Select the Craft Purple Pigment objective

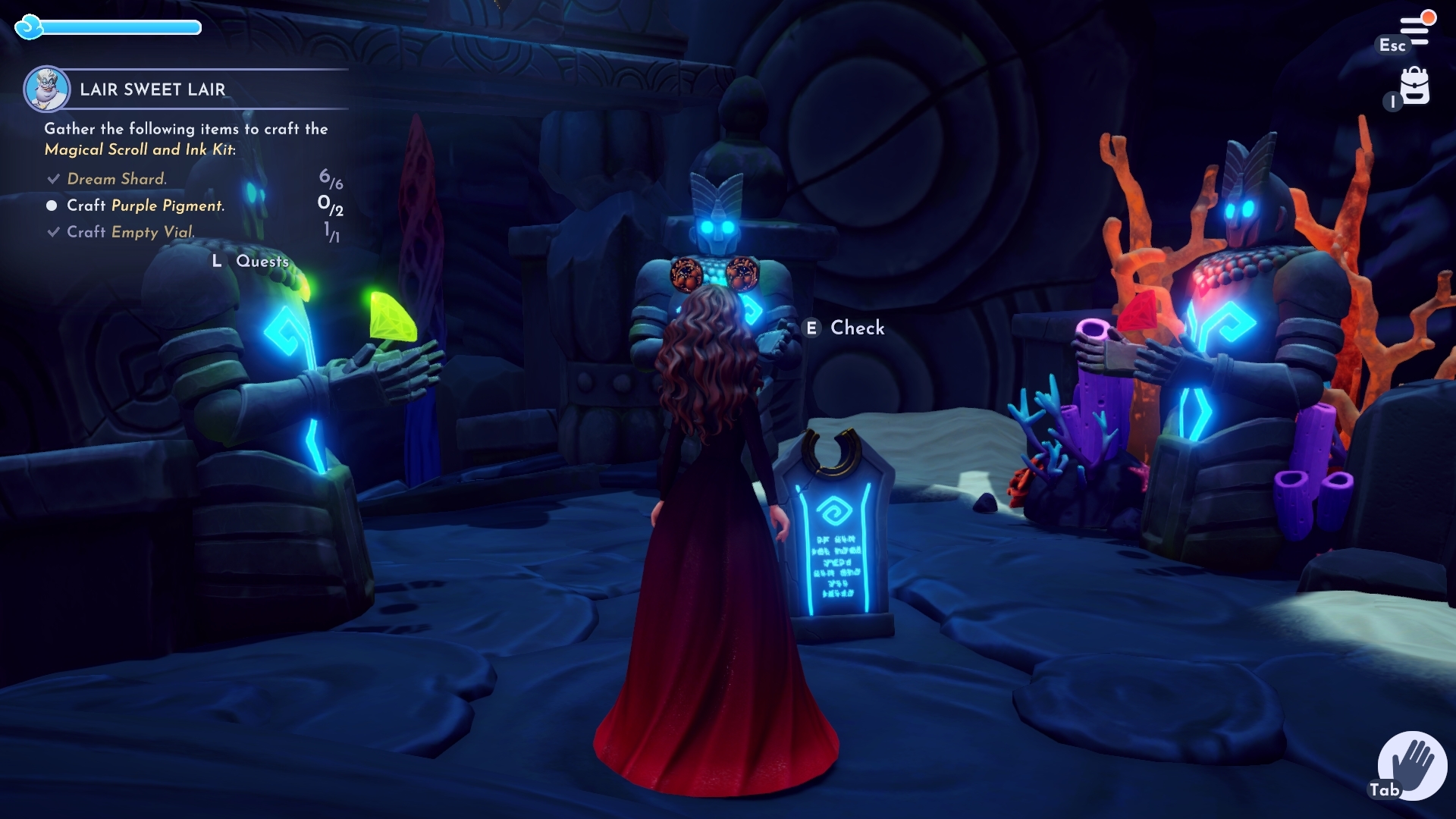145,206
